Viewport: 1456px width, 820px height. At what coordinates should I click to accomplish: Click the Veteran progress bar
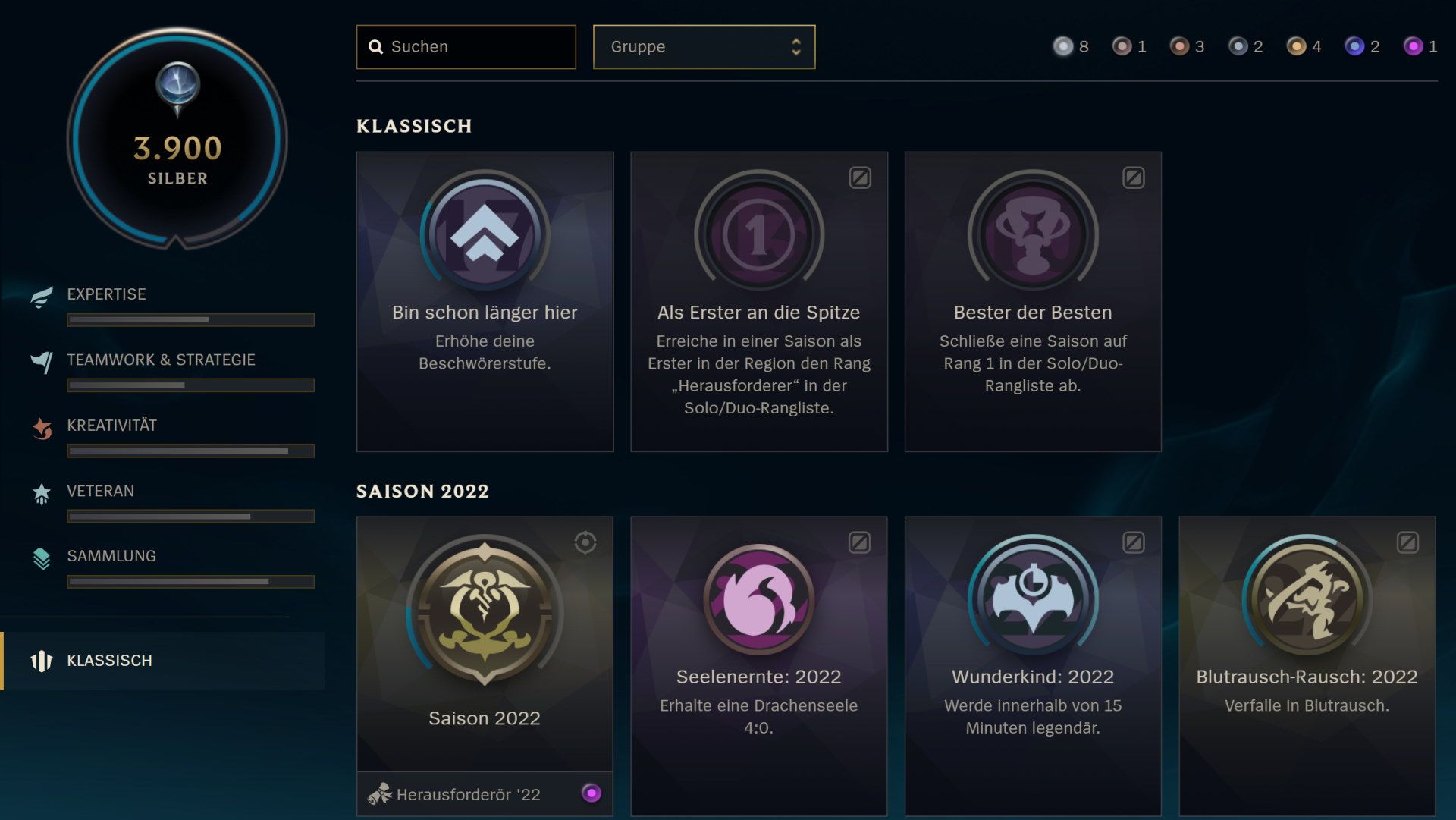(191, 516)
